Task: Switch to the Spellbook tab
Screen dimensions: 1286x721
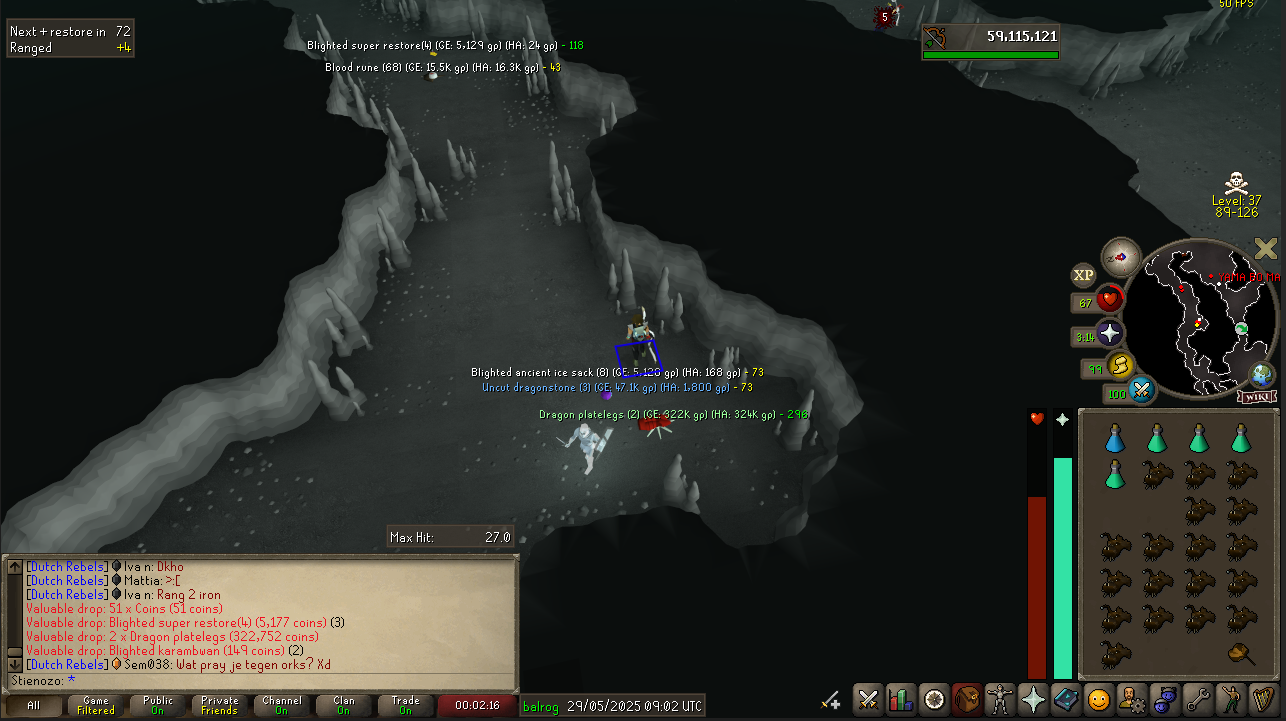Action: 1065,699
